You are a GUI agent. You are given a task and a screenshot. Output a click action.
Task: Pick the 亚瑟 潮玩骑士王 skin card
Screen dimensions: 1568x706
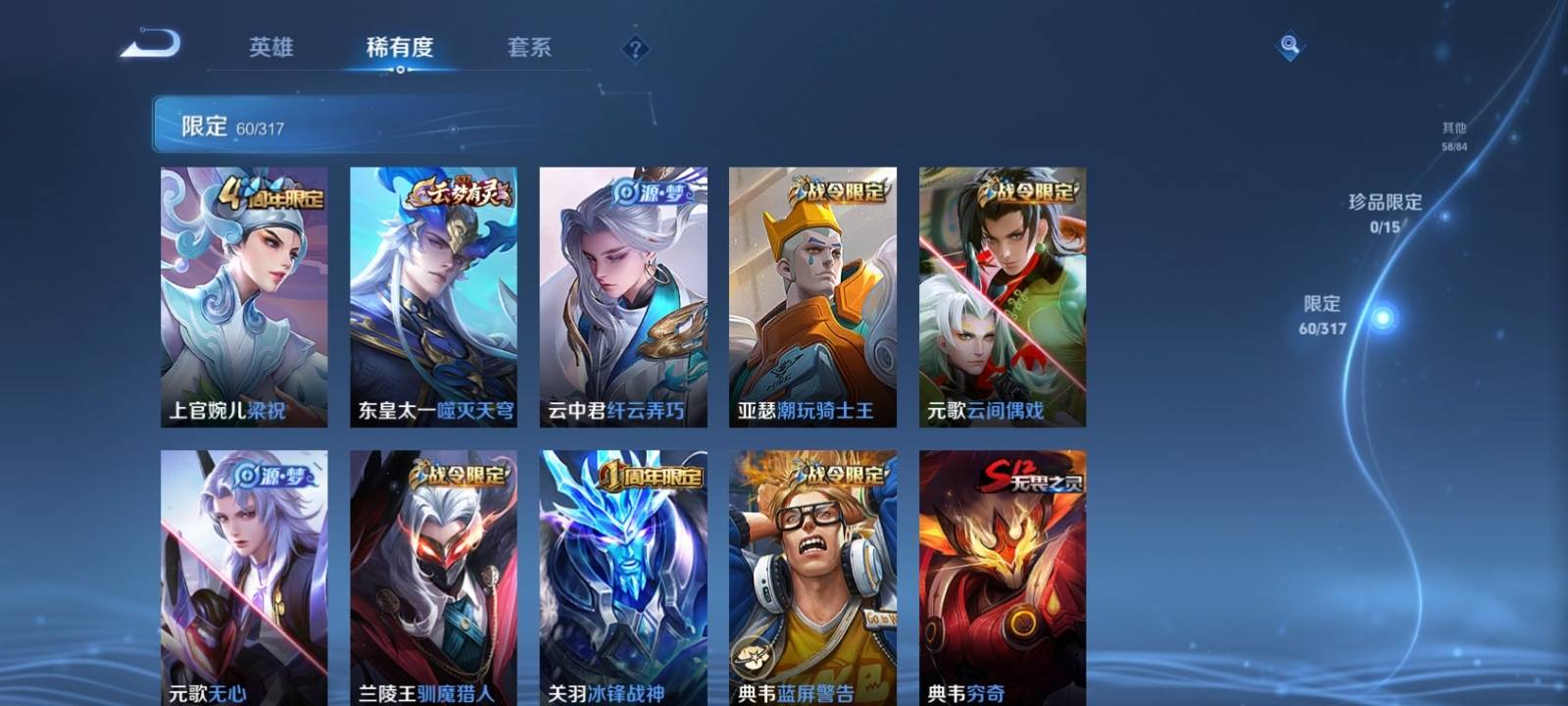pos(812,296)
